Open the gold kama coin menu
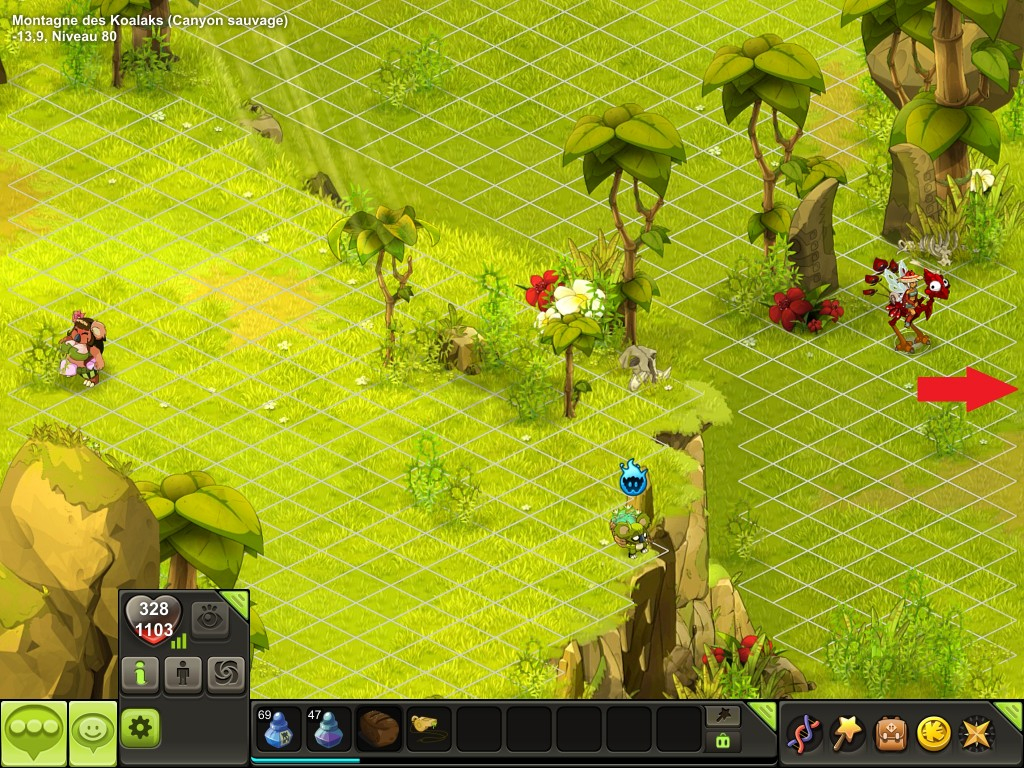Image resolution: width=1024 pixels, height=768 pixels. click(x=934, y=733)
